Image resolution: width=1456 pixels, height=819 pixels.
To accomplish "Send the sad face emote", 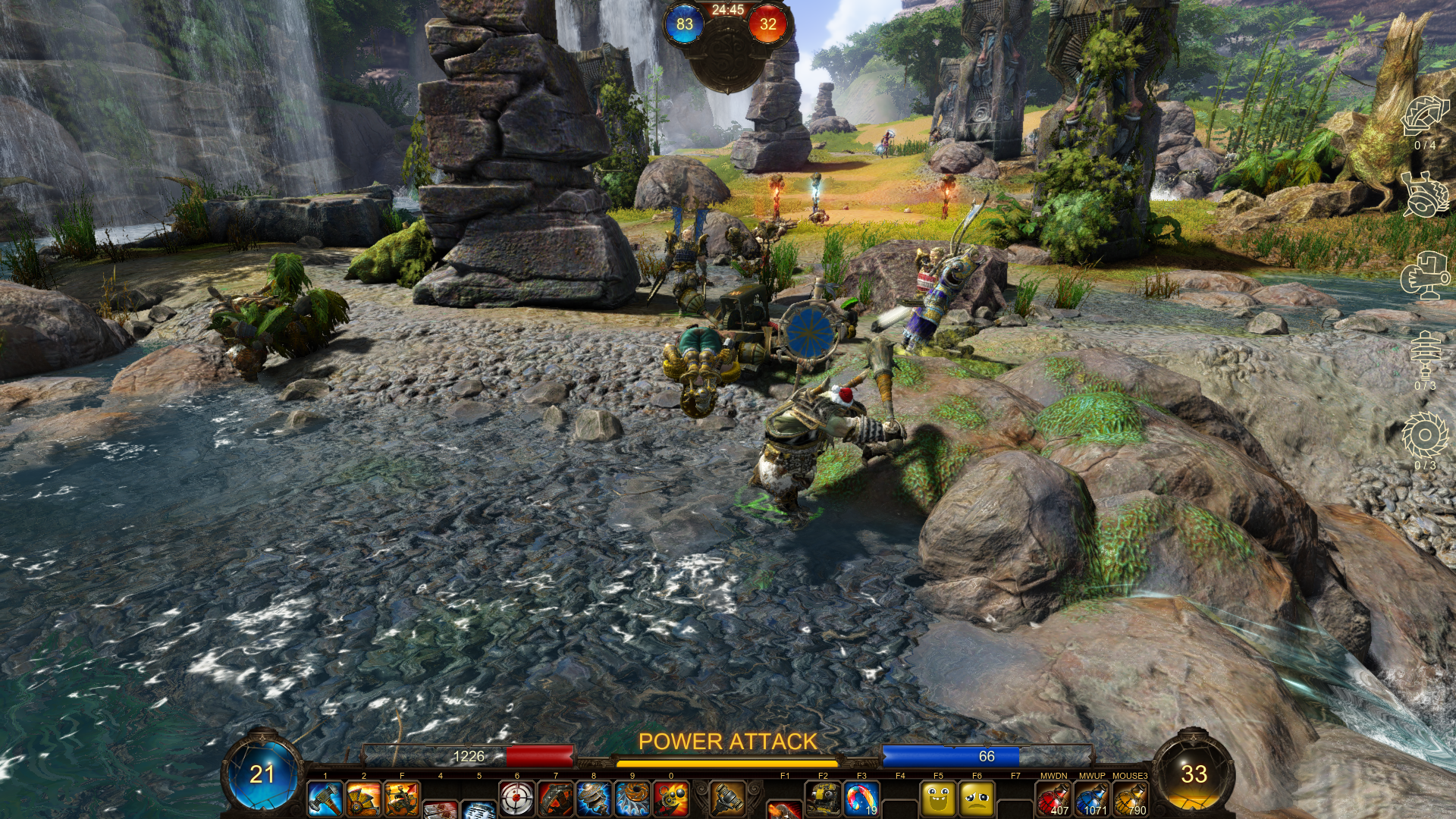I will tap(977, 799).
